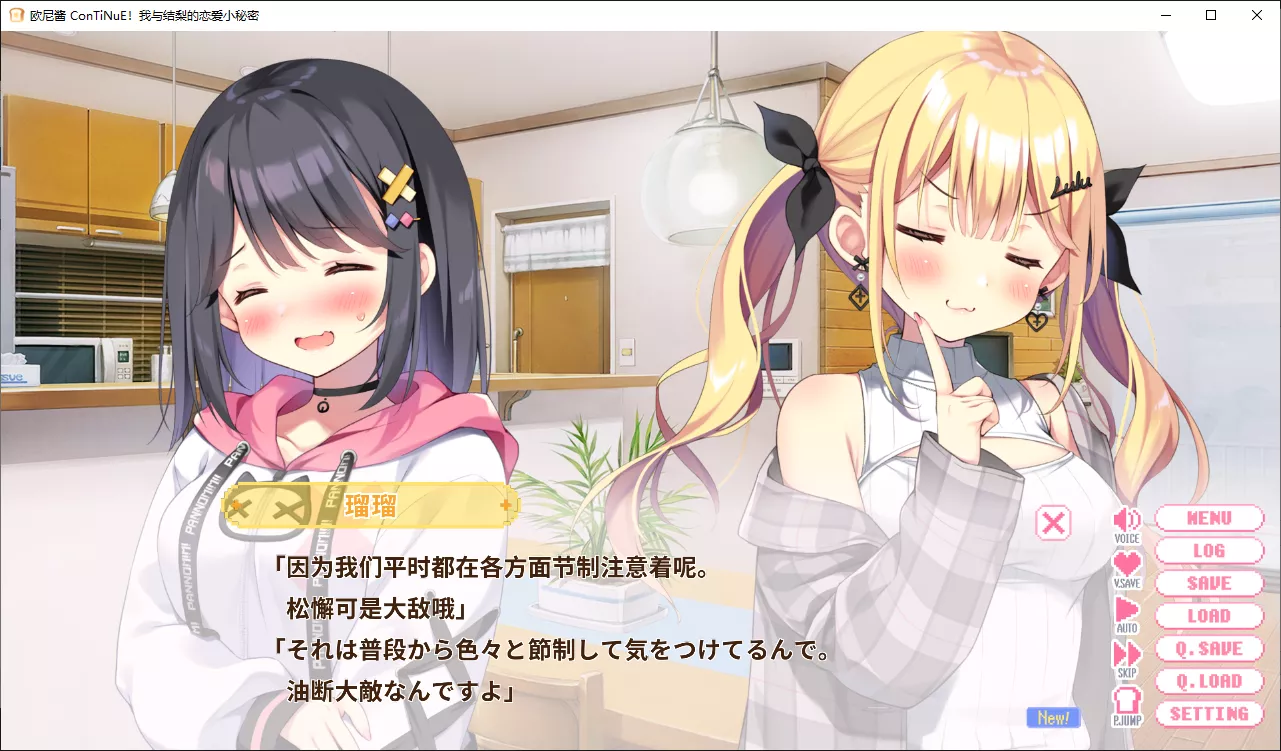Open the SAVE screen

(x=1209, y=583)
